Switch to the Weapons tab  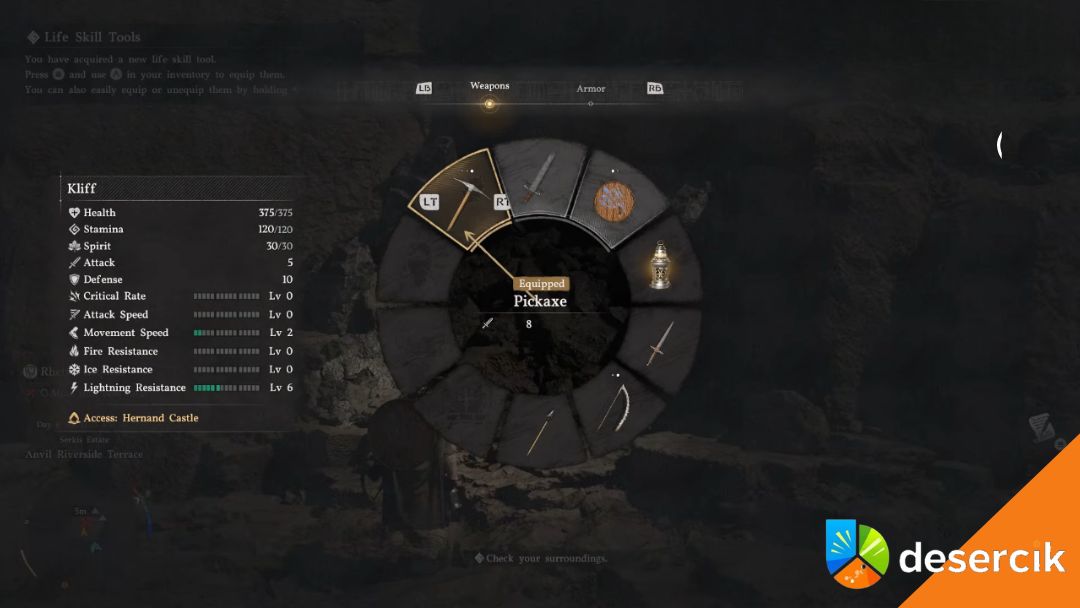pyautogui.click(x=489, y=87)
